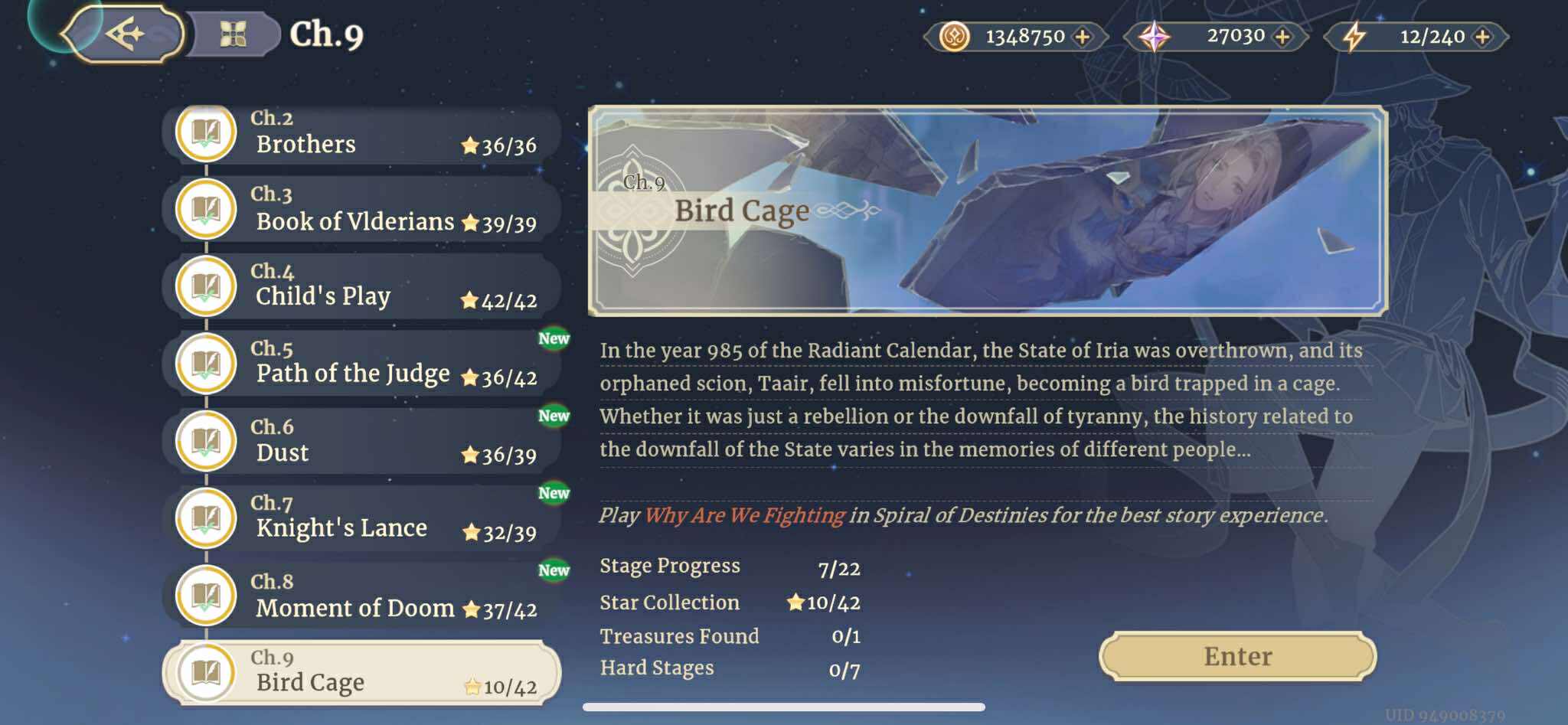Tap plus beside the gem counter
This screenshot has width=1568, height=725.
[x=1284, y=35]
